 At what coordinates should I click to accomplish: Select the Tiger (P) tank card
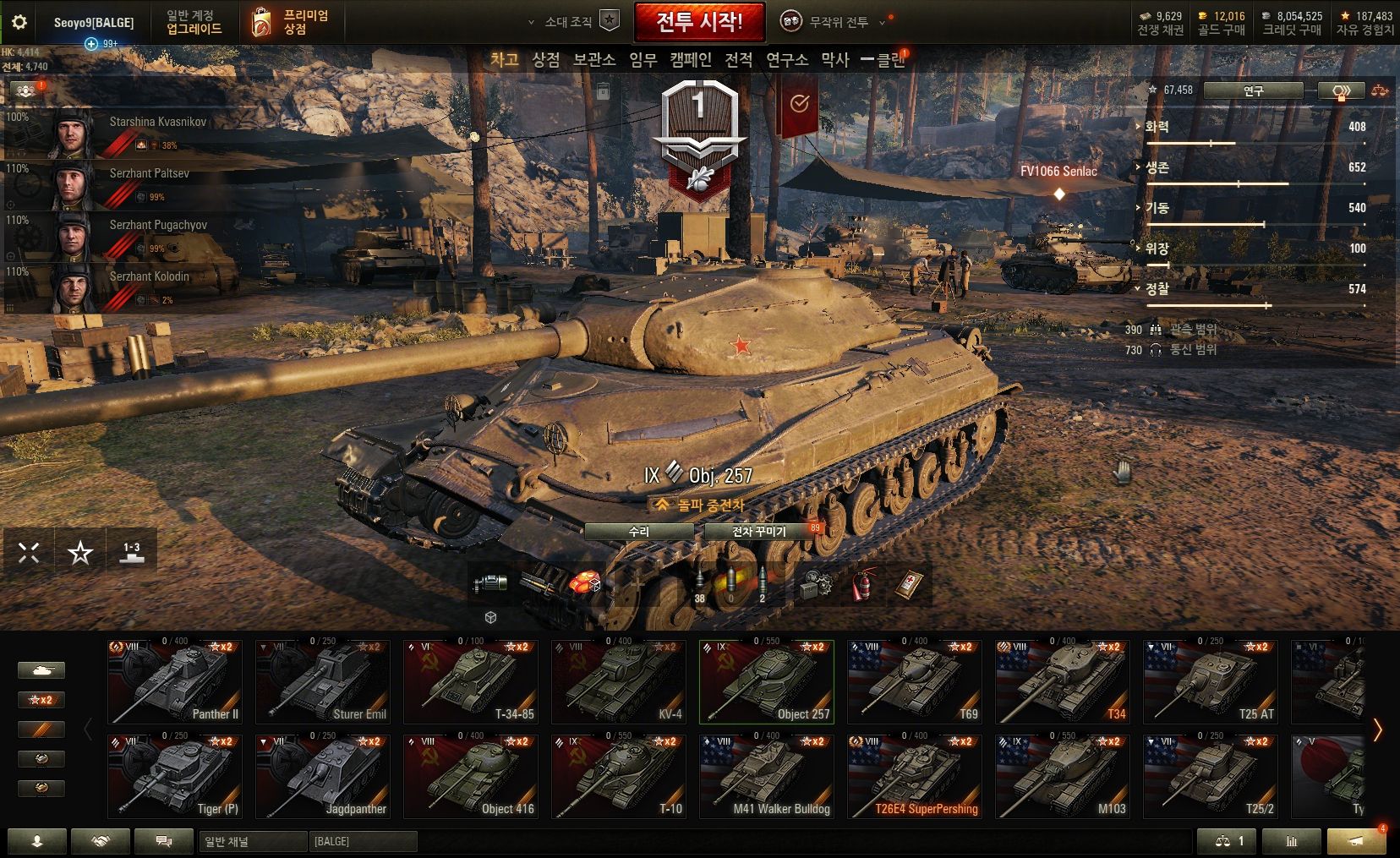click(x=175, y=776)
